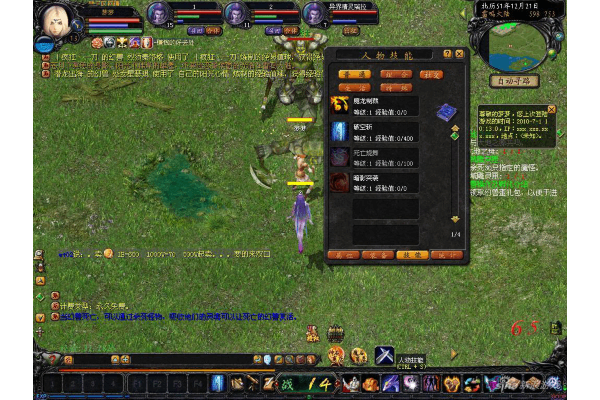The width and height of the screenshot is (600, 400).
Task: Switch to the 普通 skill category tab
Action: (349, 74)
